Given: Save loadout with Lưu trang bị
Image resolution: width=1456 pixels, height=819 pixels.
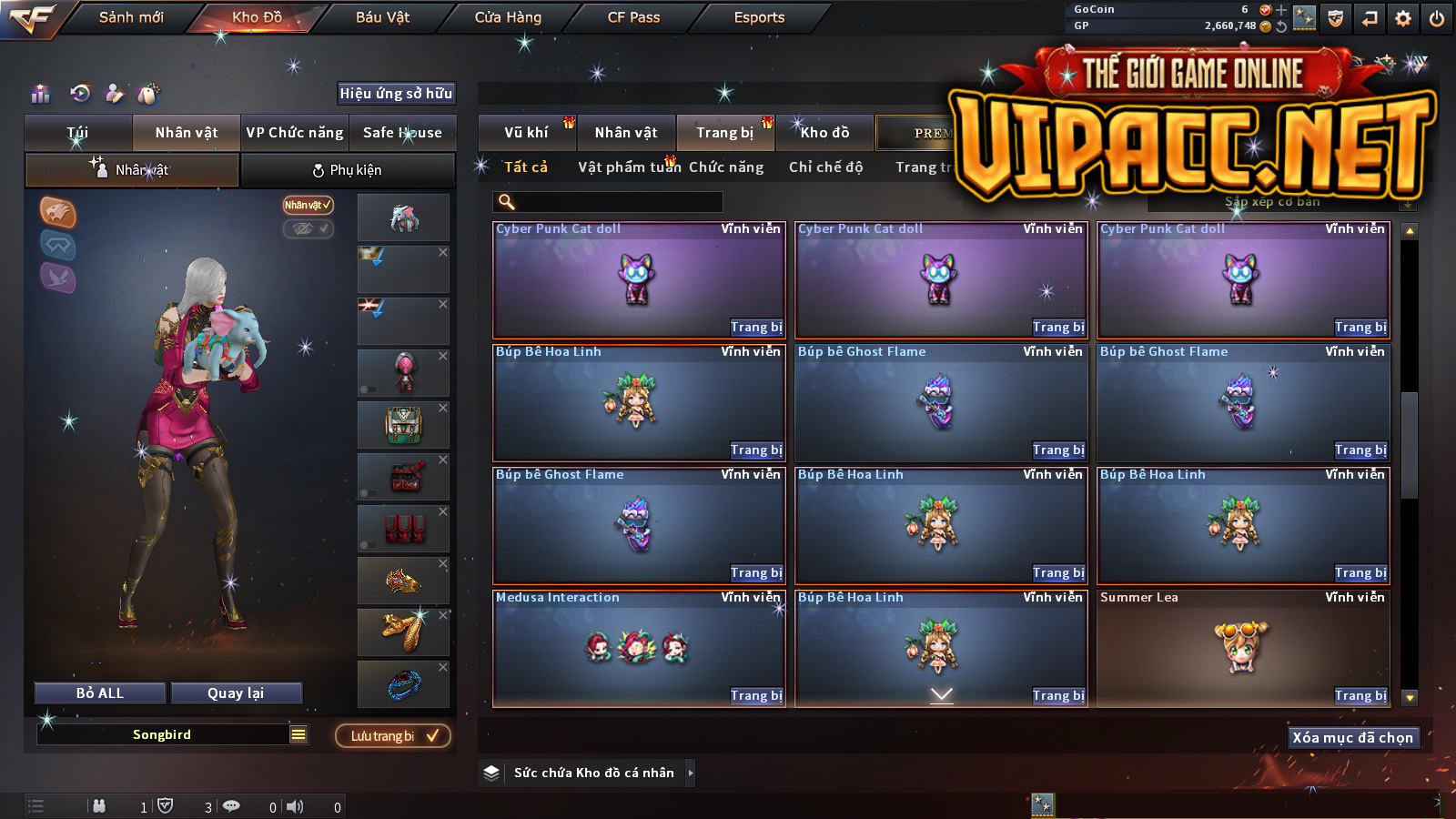Looking at the screenshot, I should [393, 736].
